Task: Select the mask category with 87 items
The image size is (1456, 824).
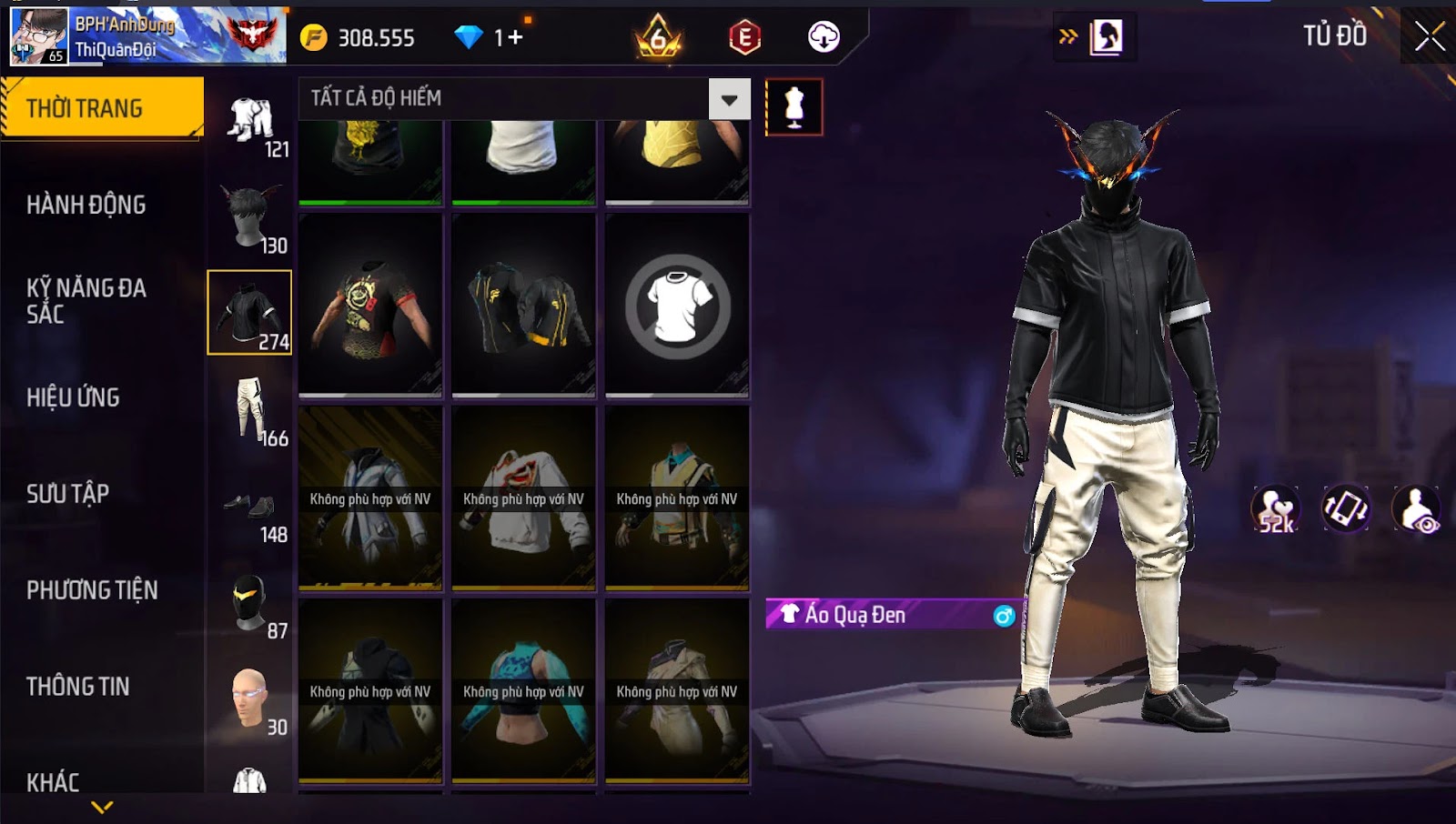Action: tap(250, 605)
